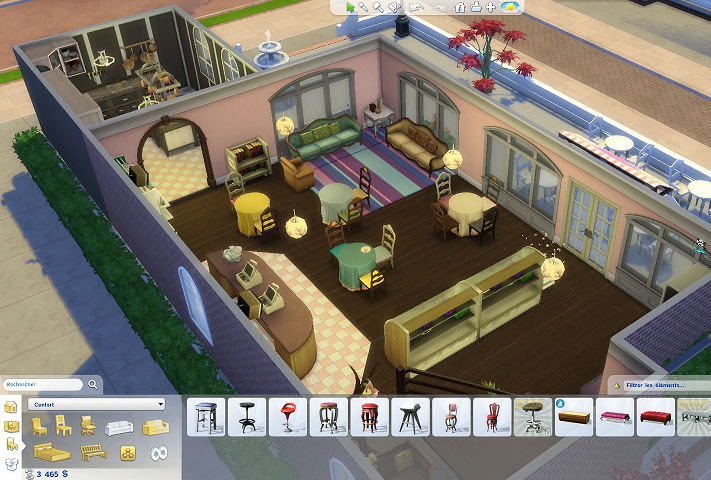
Task: Open the infinity symbol category
Action: (157, 453)
